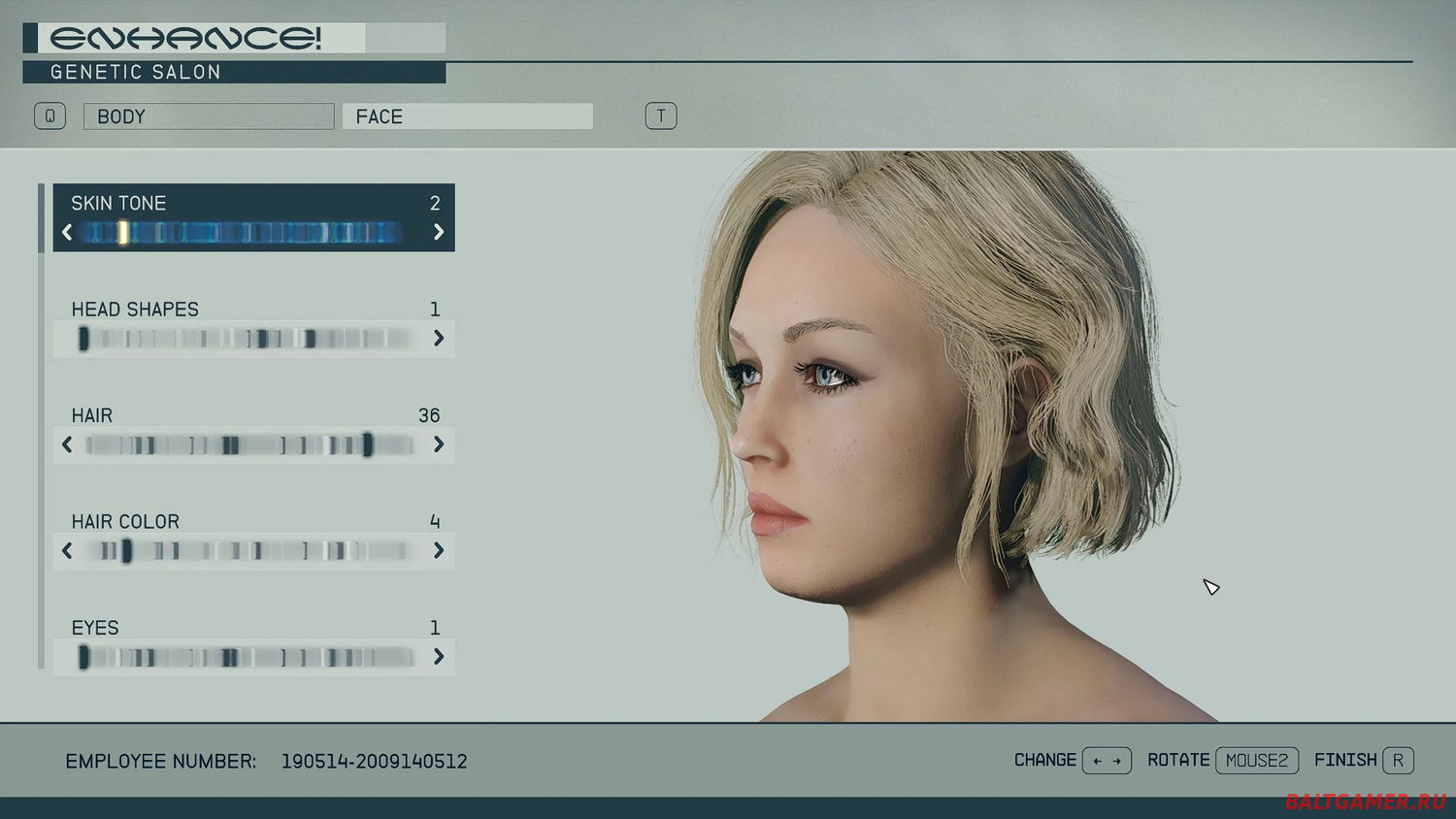Cycle Eyes to next option
The image size is (1456, 819).
439,657
